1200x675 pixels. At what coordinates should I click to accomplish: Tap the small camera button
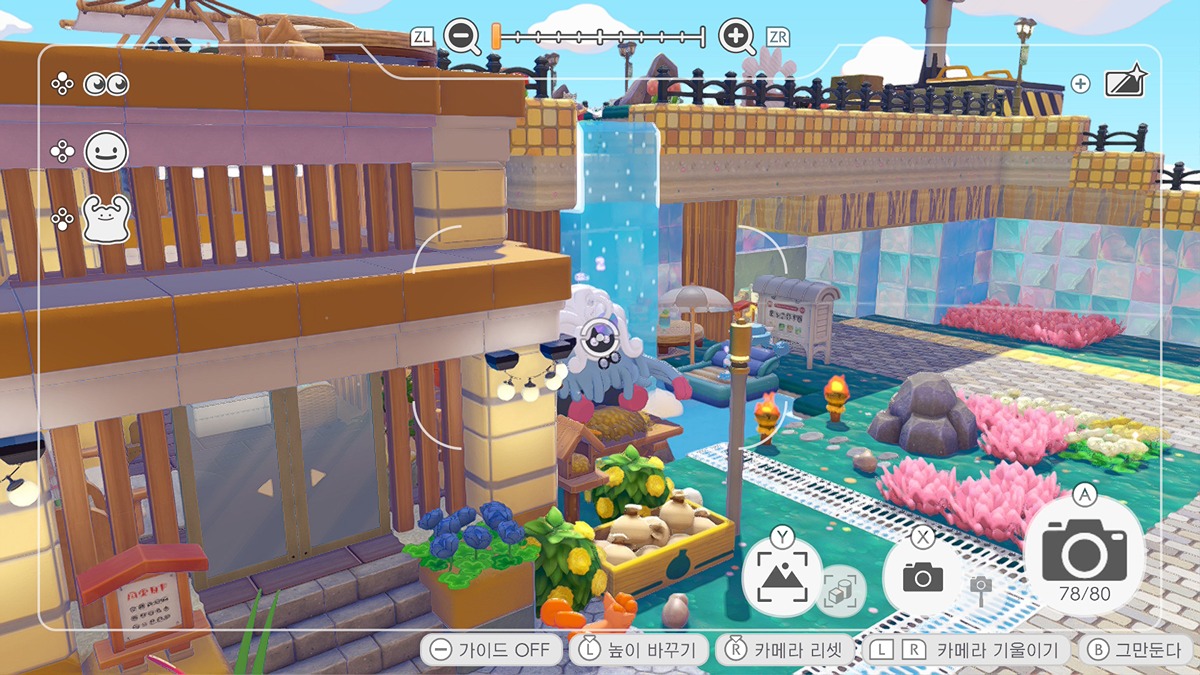(922, 576)
